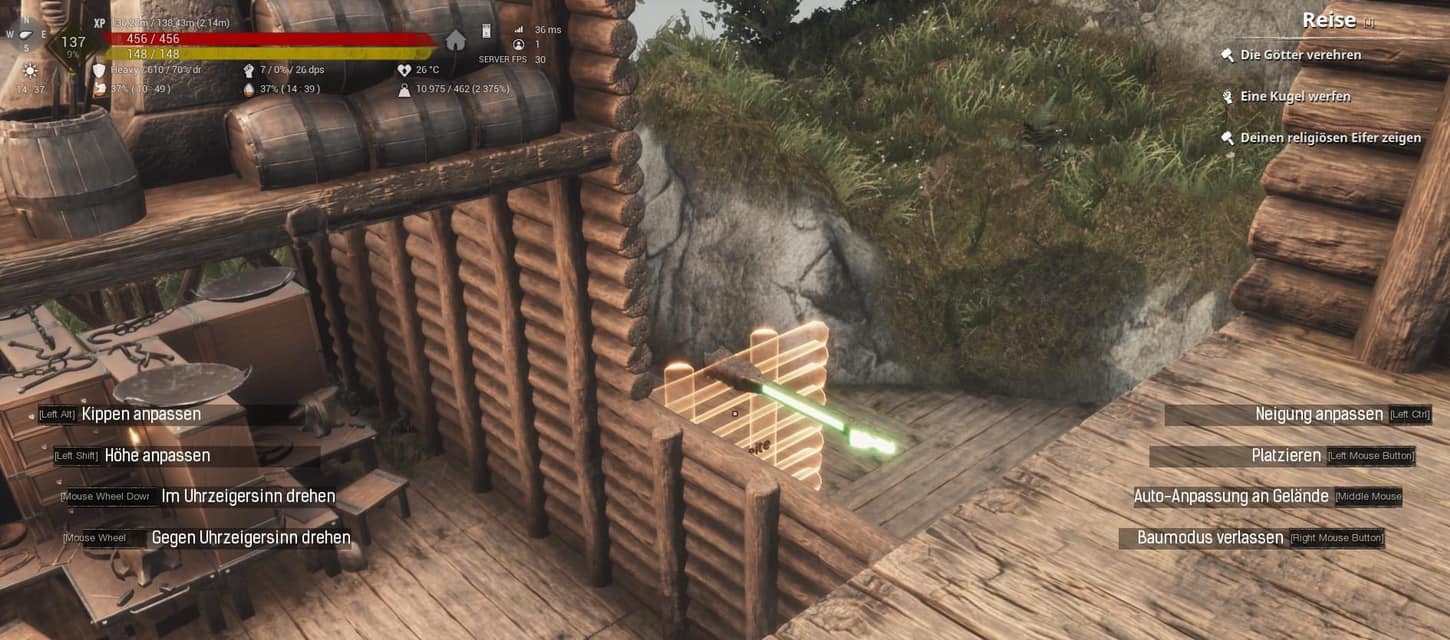Click the level 137 badge

click(x=73, y=43)
